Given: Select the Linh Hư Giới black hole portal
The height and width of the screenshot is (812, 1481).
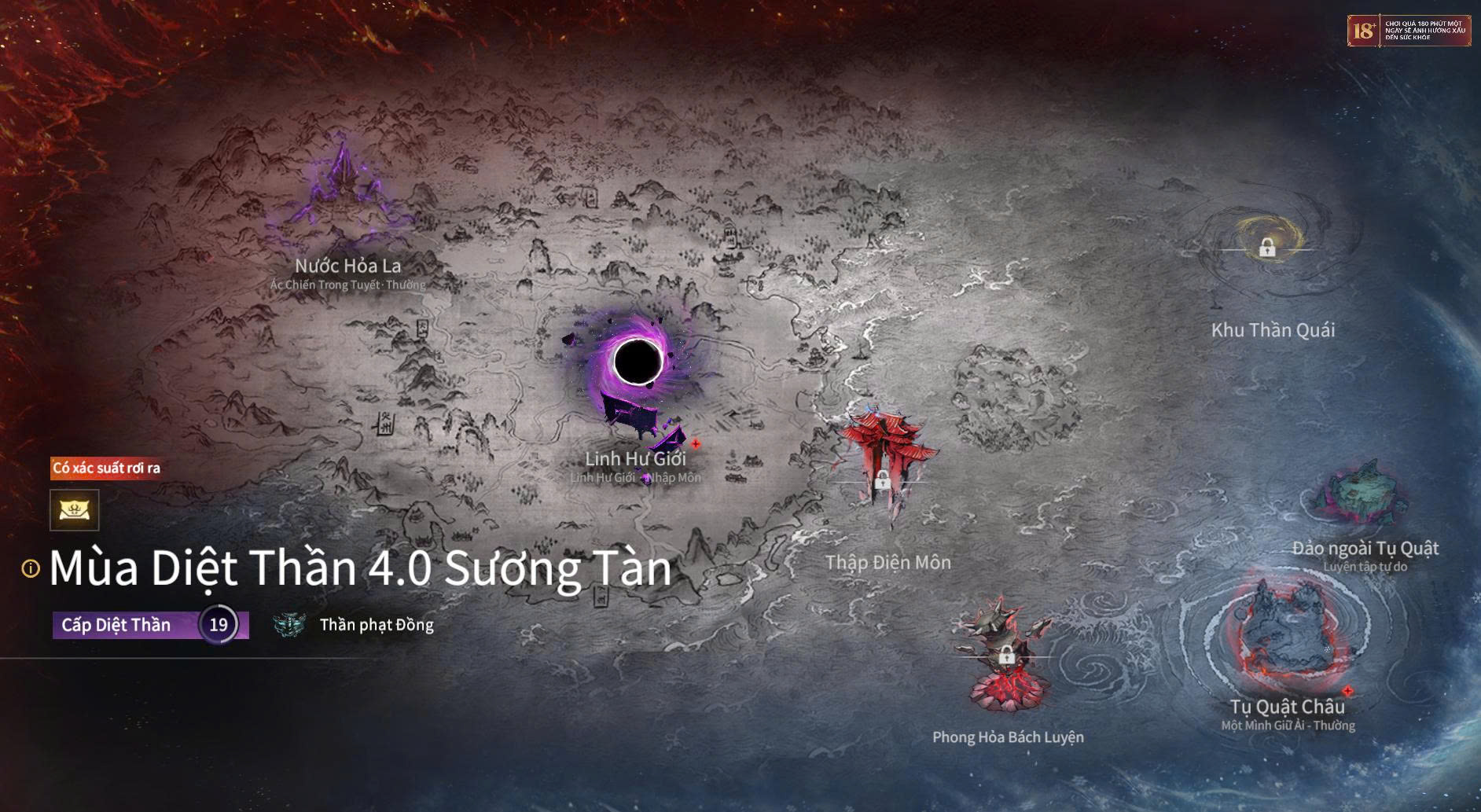Looking at the screenshot, I should [x=637, y=363].
